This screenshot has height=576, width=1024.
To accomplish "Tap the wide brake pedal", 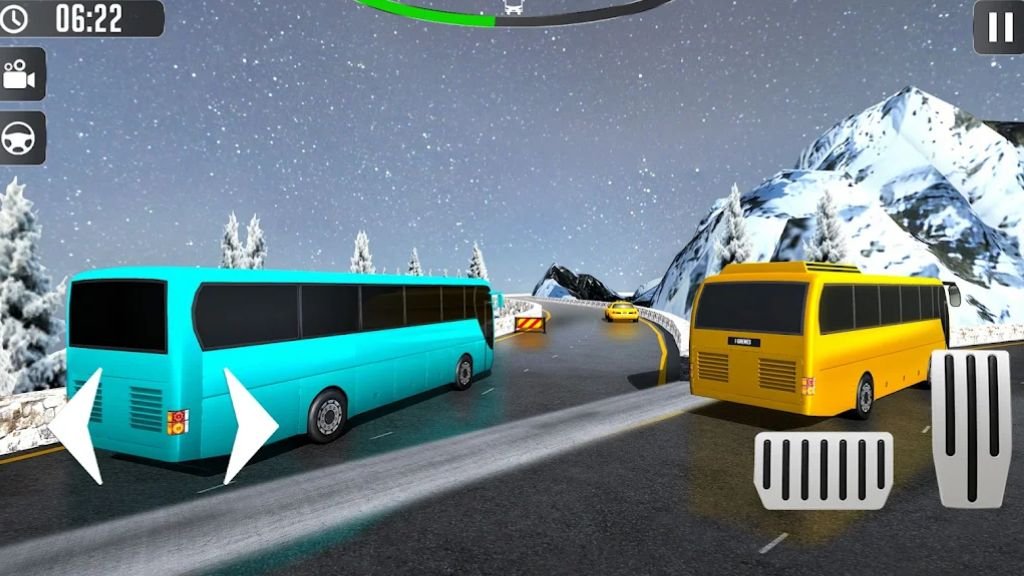I will pyautogui.click(x=823, y=470).
